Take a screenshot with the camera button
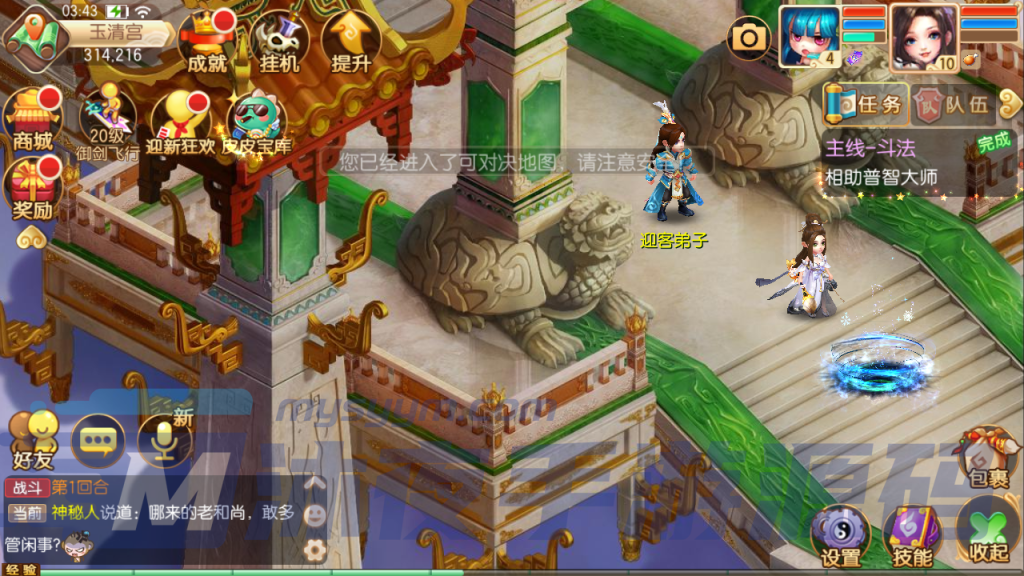The image size is (1024, 576). tap(747, 39)
